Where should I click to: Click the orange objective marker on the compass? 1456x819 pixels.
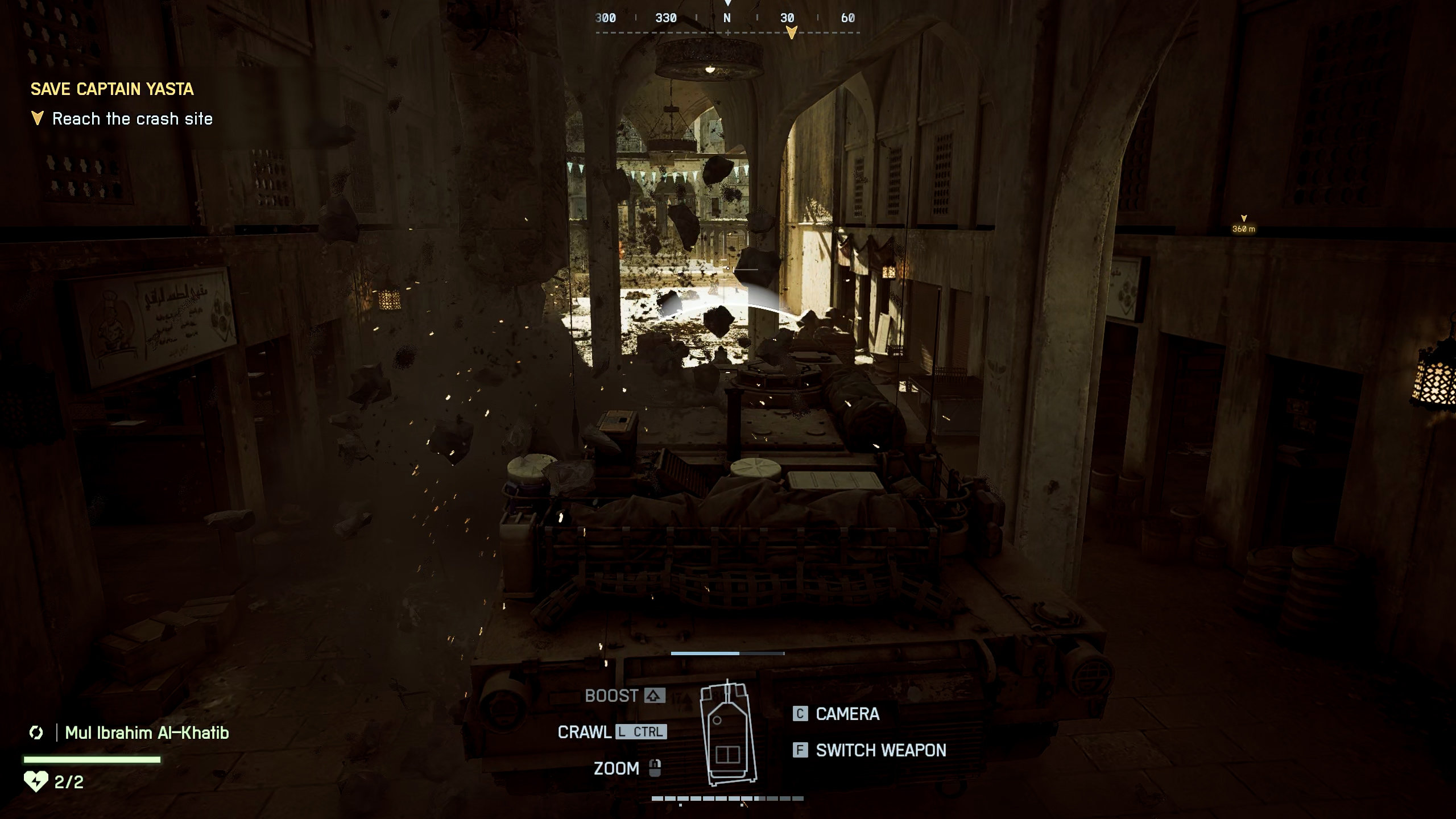[791, 33]
